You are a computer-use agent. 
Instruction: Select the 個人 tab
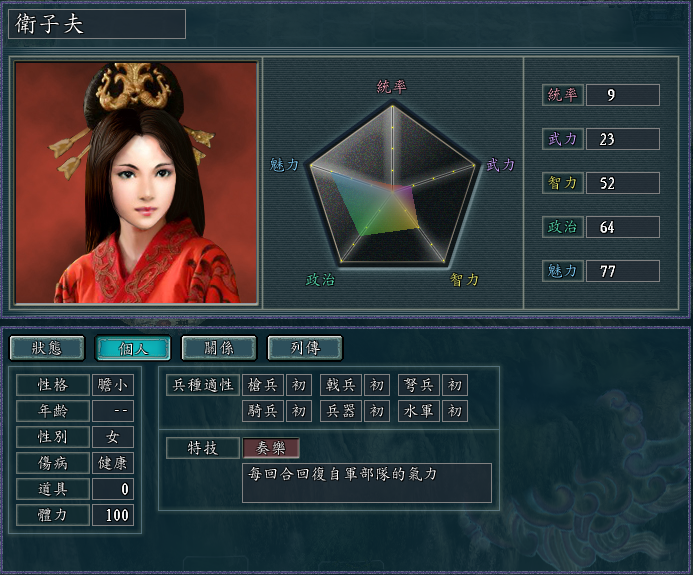click(133, 348)
